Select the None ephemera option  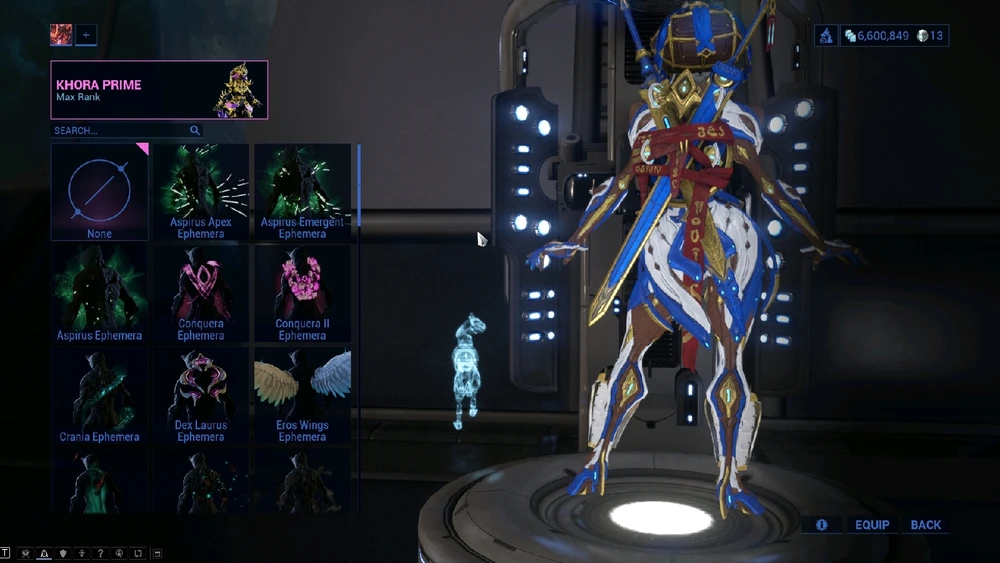99,192
